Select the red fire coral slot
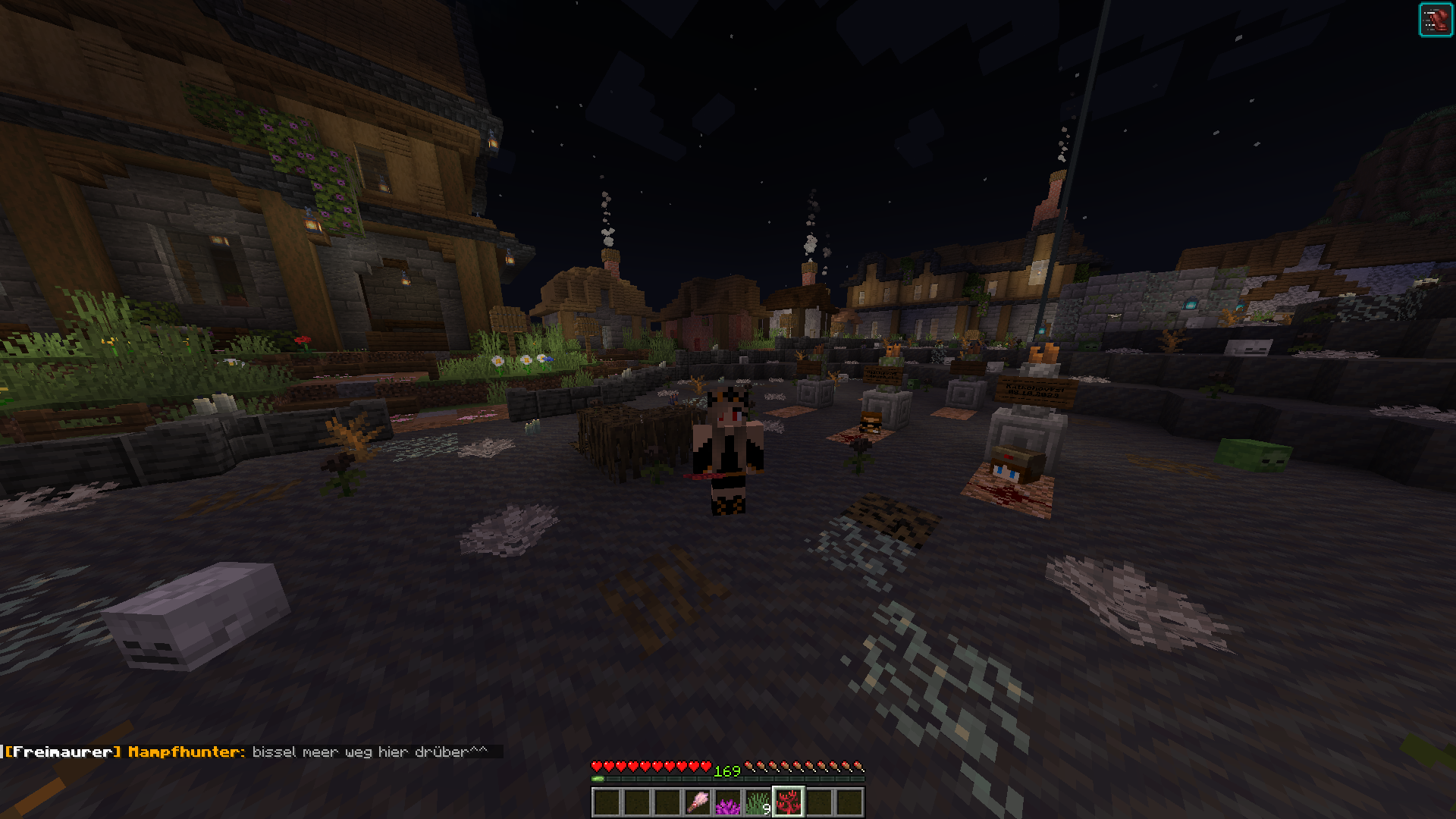Viewport: 1456px width, 819px height. click(788, 802)
